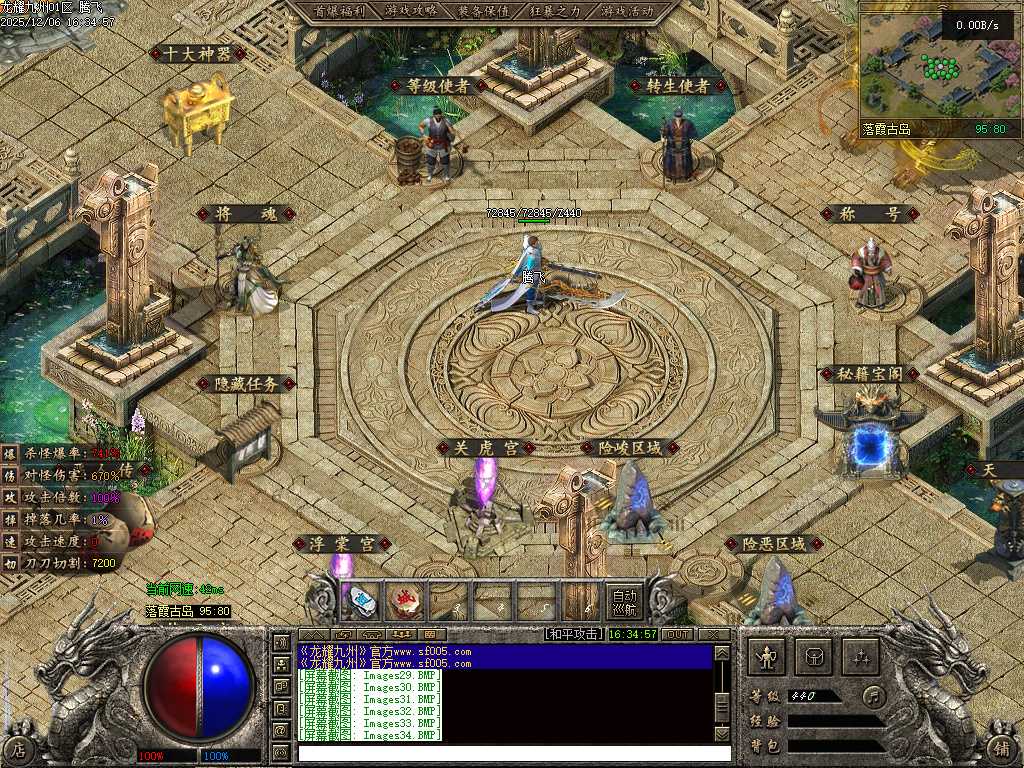Open the 游戏攻略 guide menu
Image resolution: width=1024 pixels, height=768 pixels.
point(410,11)
